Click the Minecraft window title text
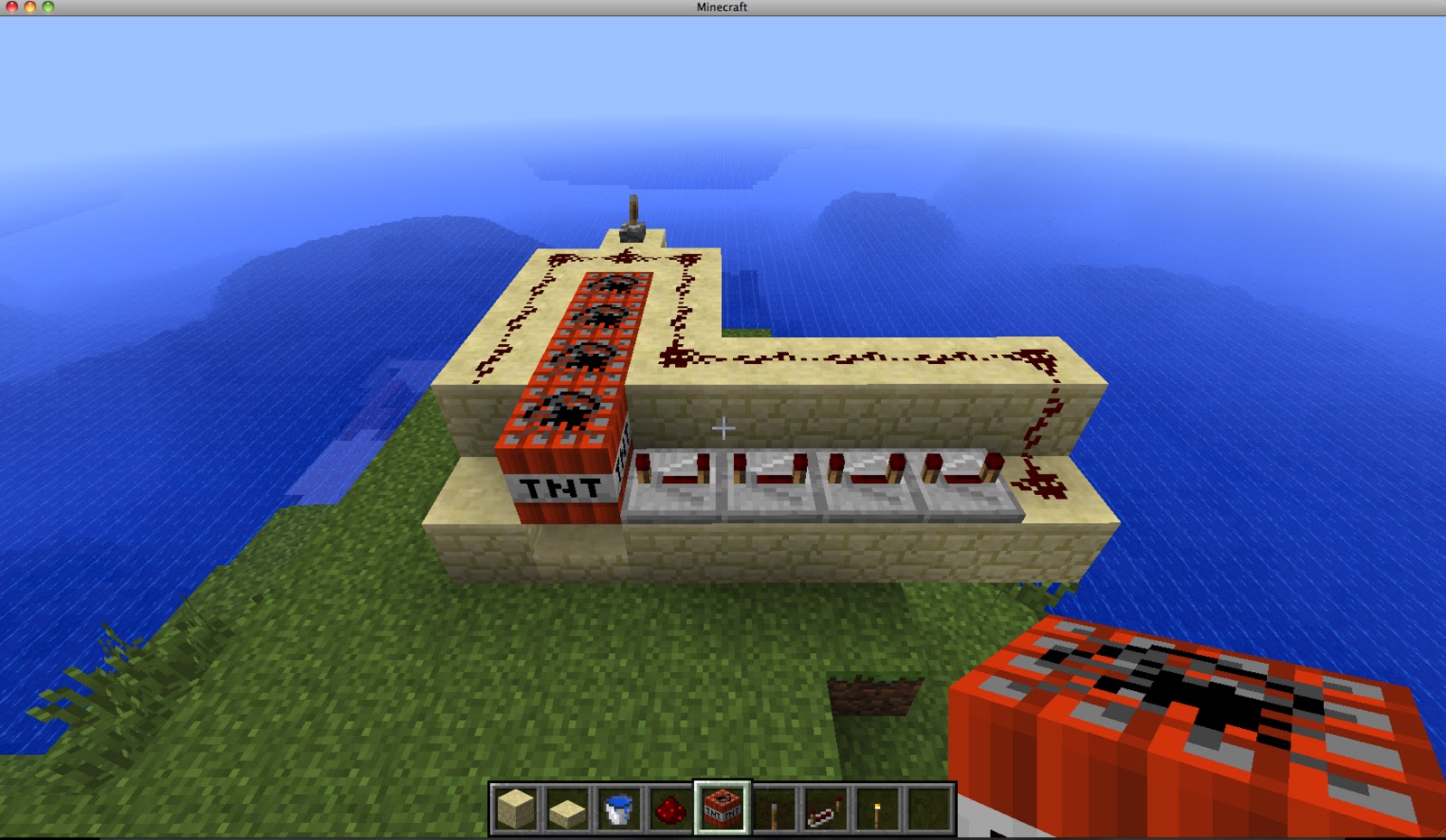Viewport: 1446px width, 840px height. (x=720, y=7)
